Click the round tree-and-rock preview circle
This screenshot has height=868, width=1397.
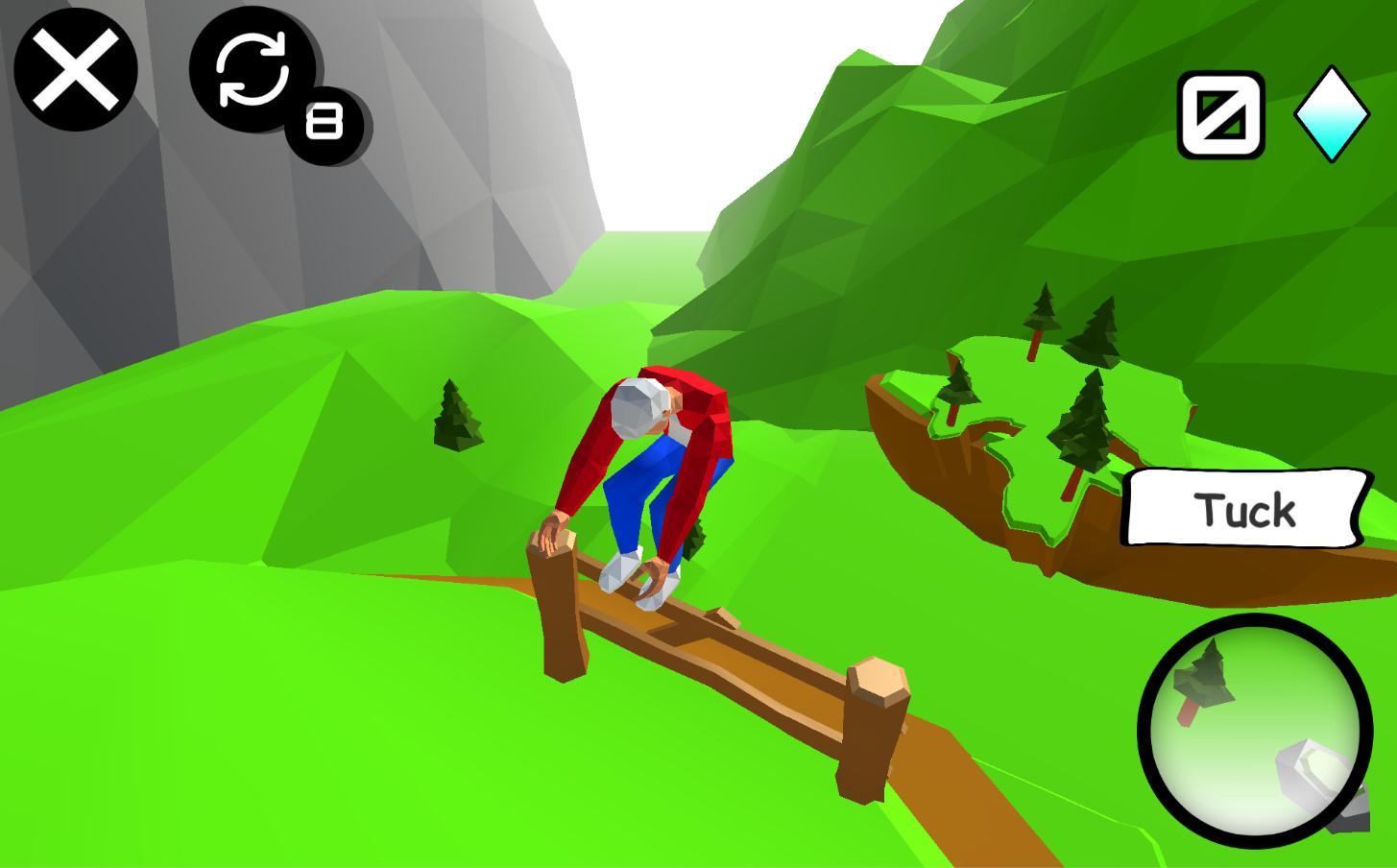[1255, 731]
